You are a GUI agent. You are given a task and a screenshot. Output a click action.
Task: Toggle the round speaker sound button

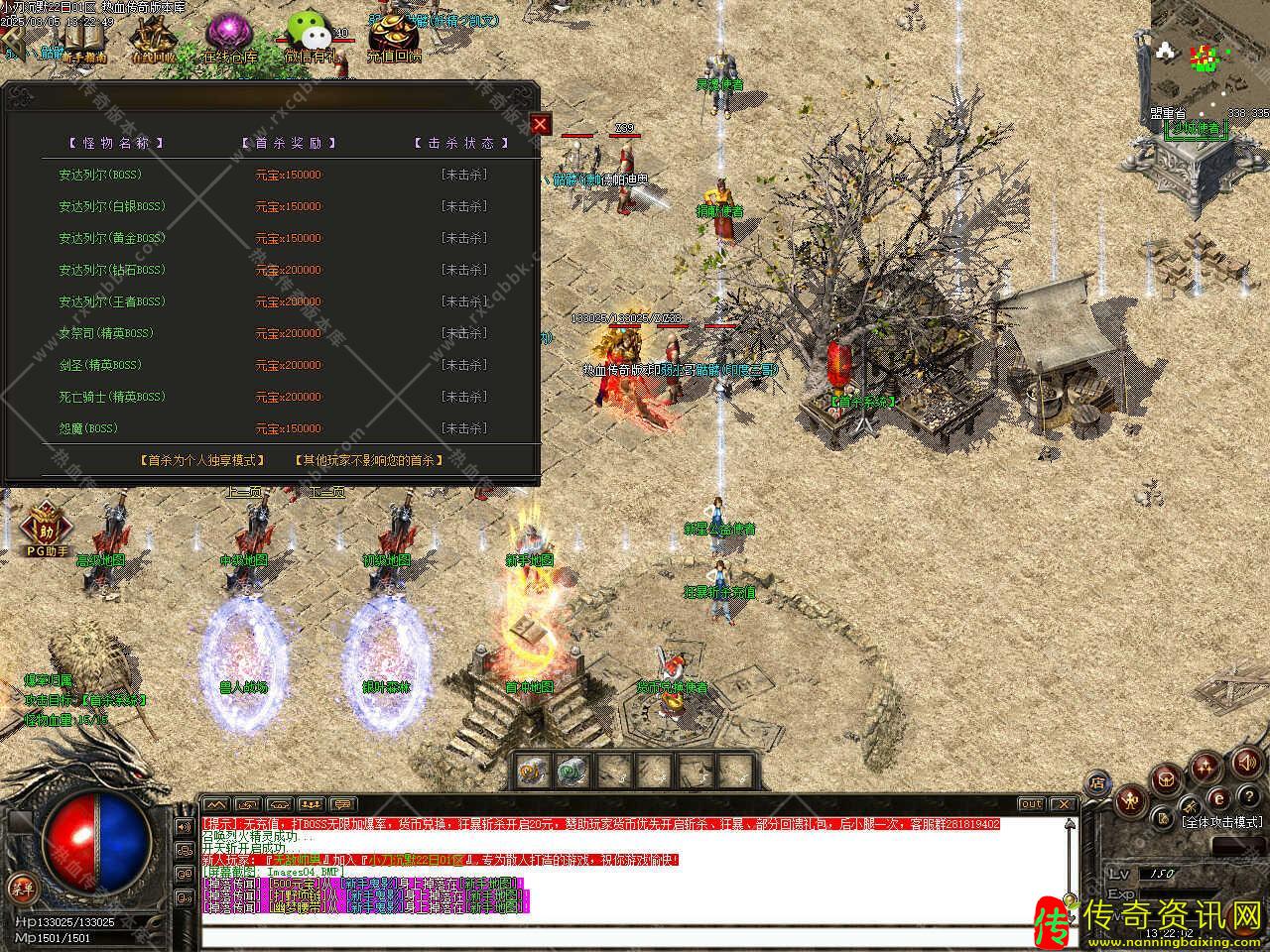pos(1245,762)
